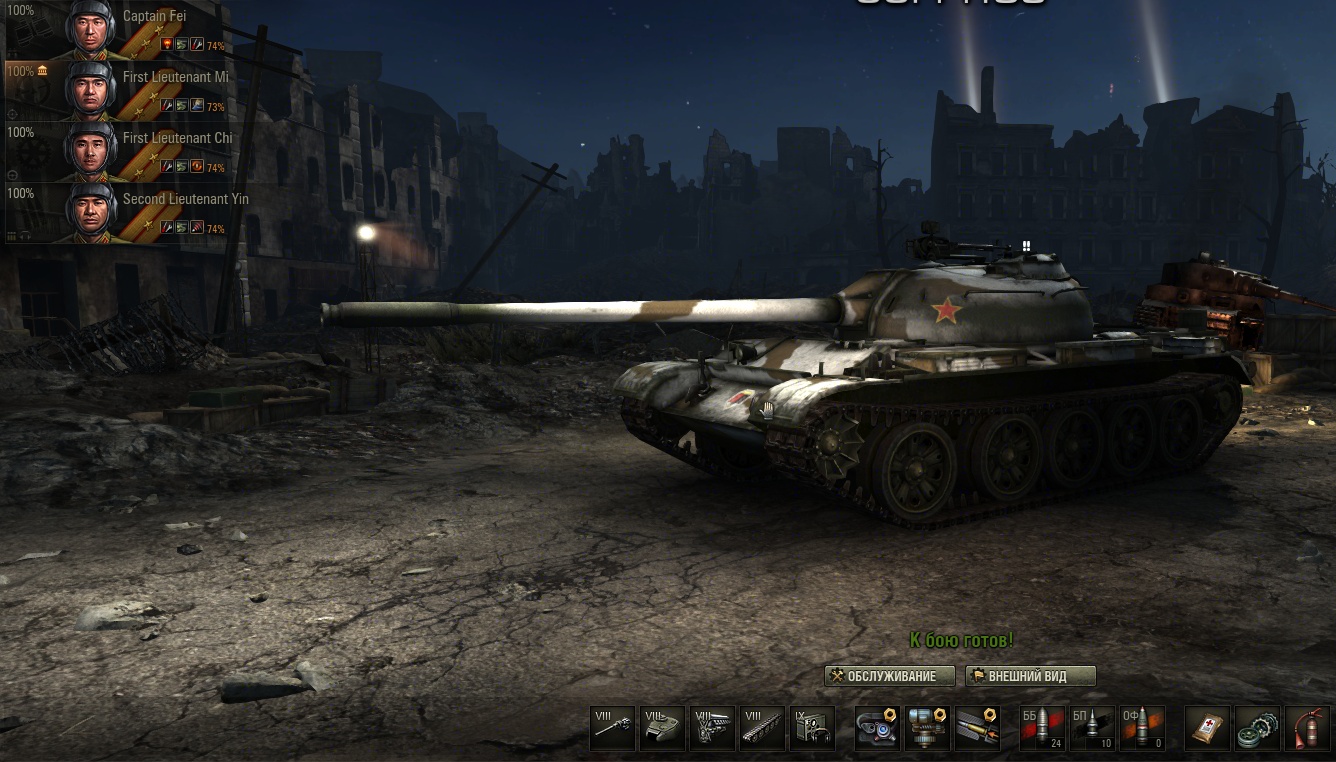
Task: Select the БП premium shell slot
Action: point(1092,728)
